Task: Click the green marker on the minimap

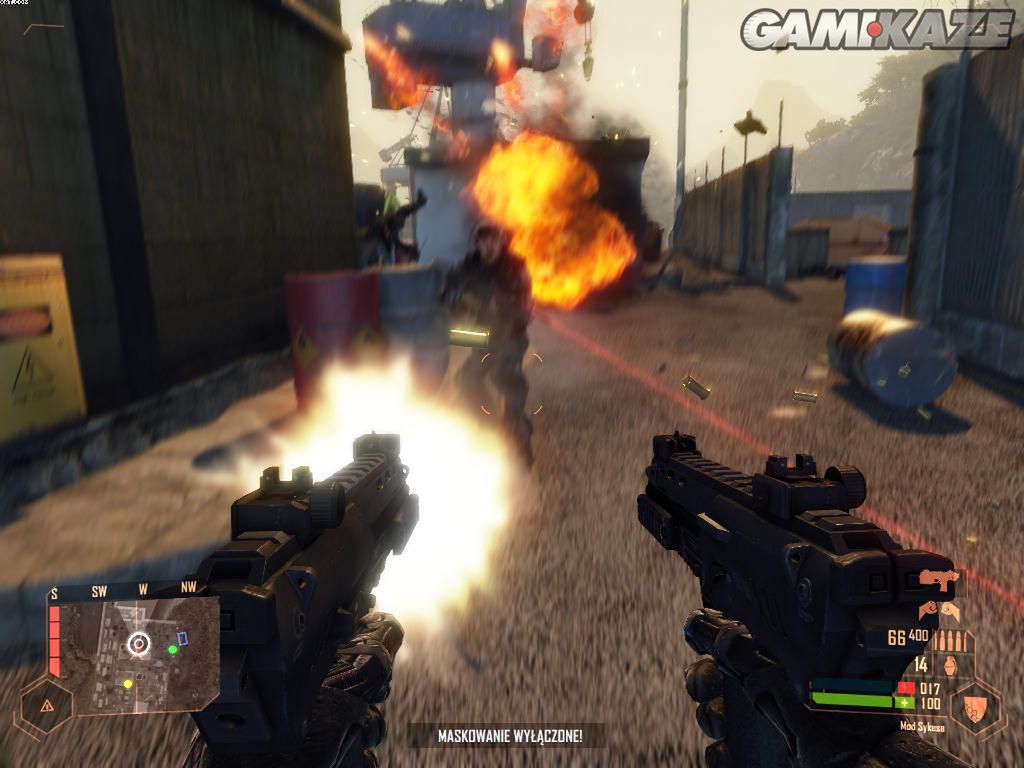Action: 172,650
